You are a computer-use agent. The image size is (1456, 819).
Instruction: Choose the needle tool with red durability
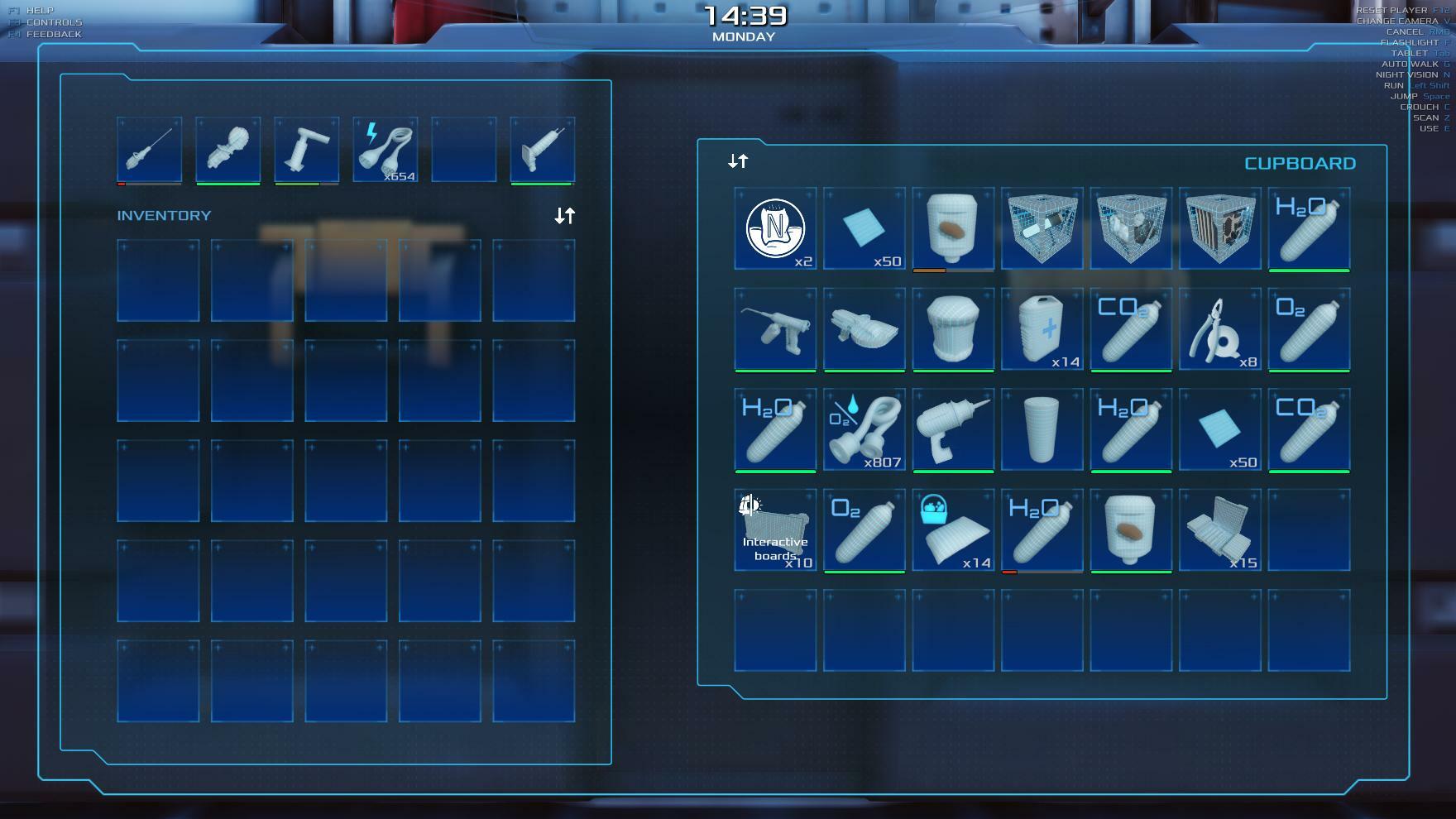[149, 150]
